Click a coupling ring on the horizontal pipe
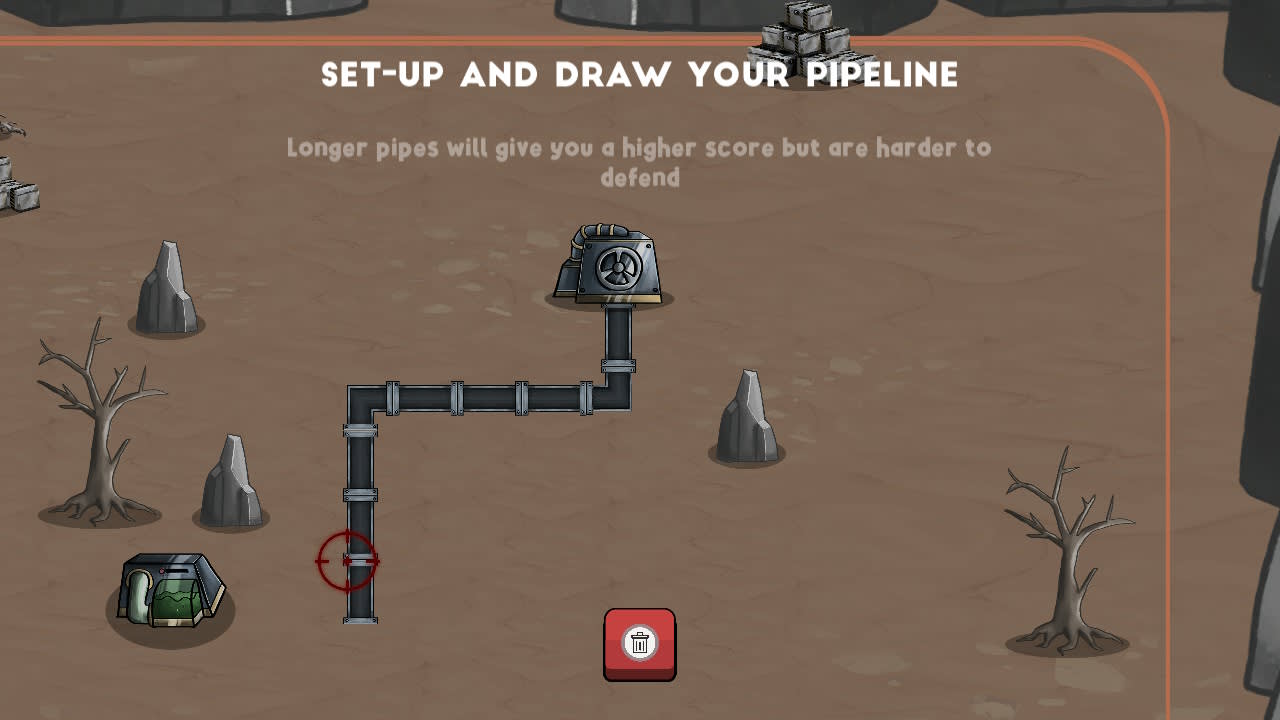The image size is (1280, 720). coord(455,398)
